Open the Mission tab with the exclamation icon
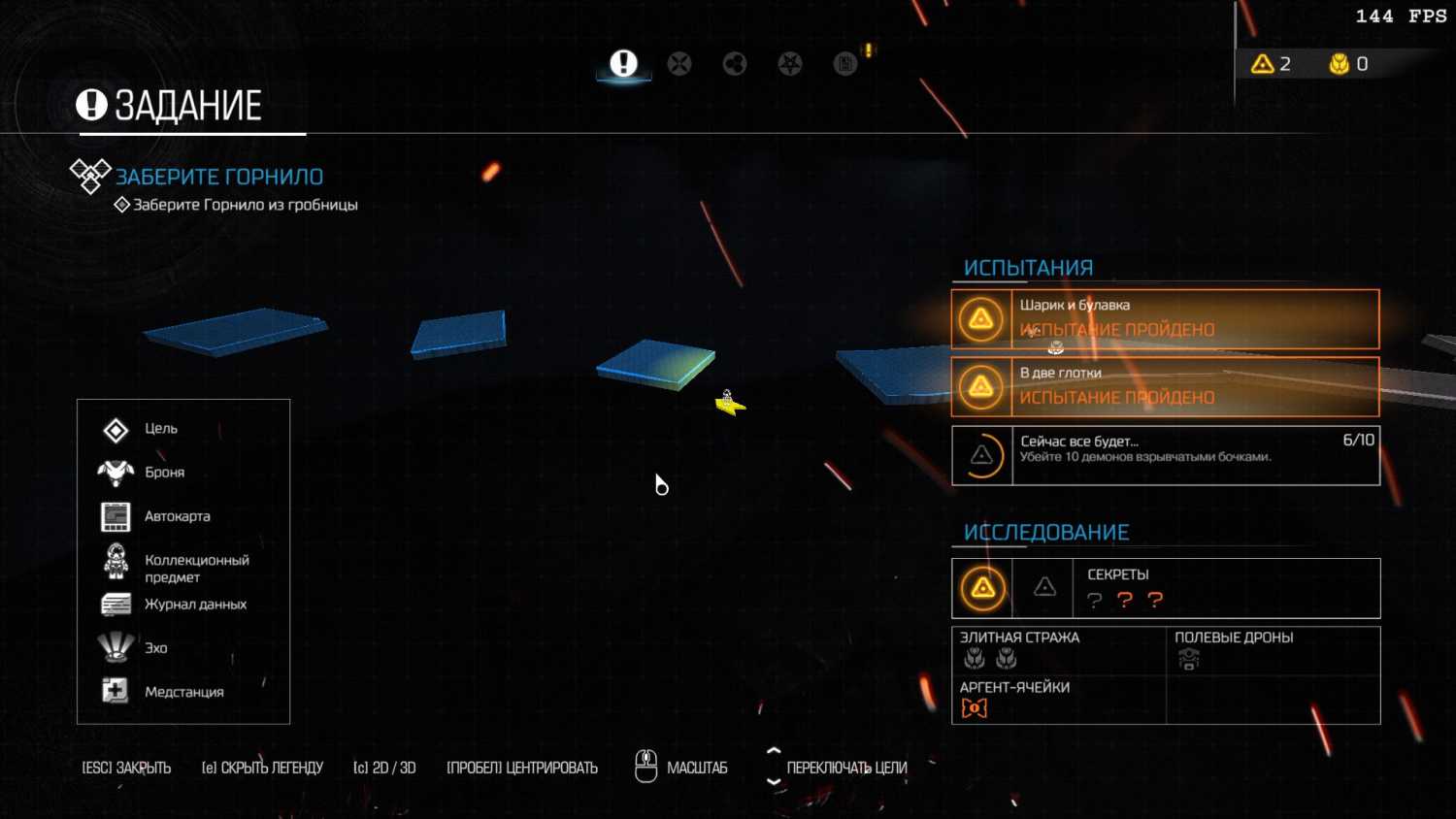The height and width of the screenshot is (819, 1456). [x=623, y=64]
